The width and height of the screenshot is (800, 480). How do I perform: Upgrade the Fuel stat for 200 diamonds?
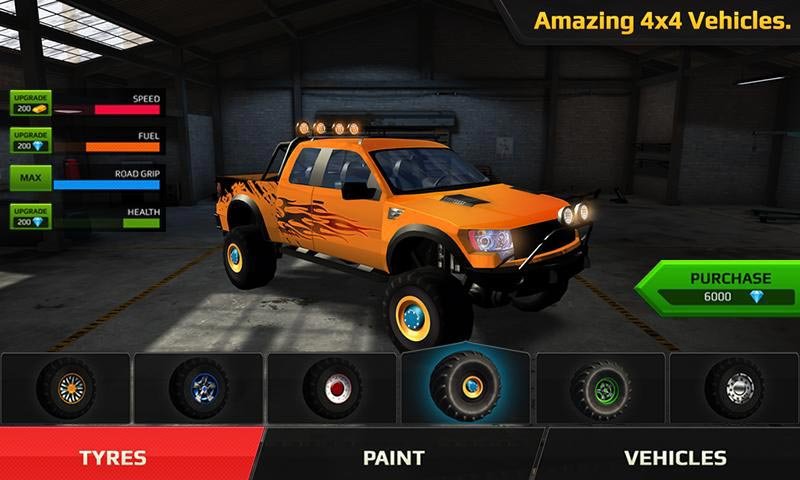coord(29,141)
